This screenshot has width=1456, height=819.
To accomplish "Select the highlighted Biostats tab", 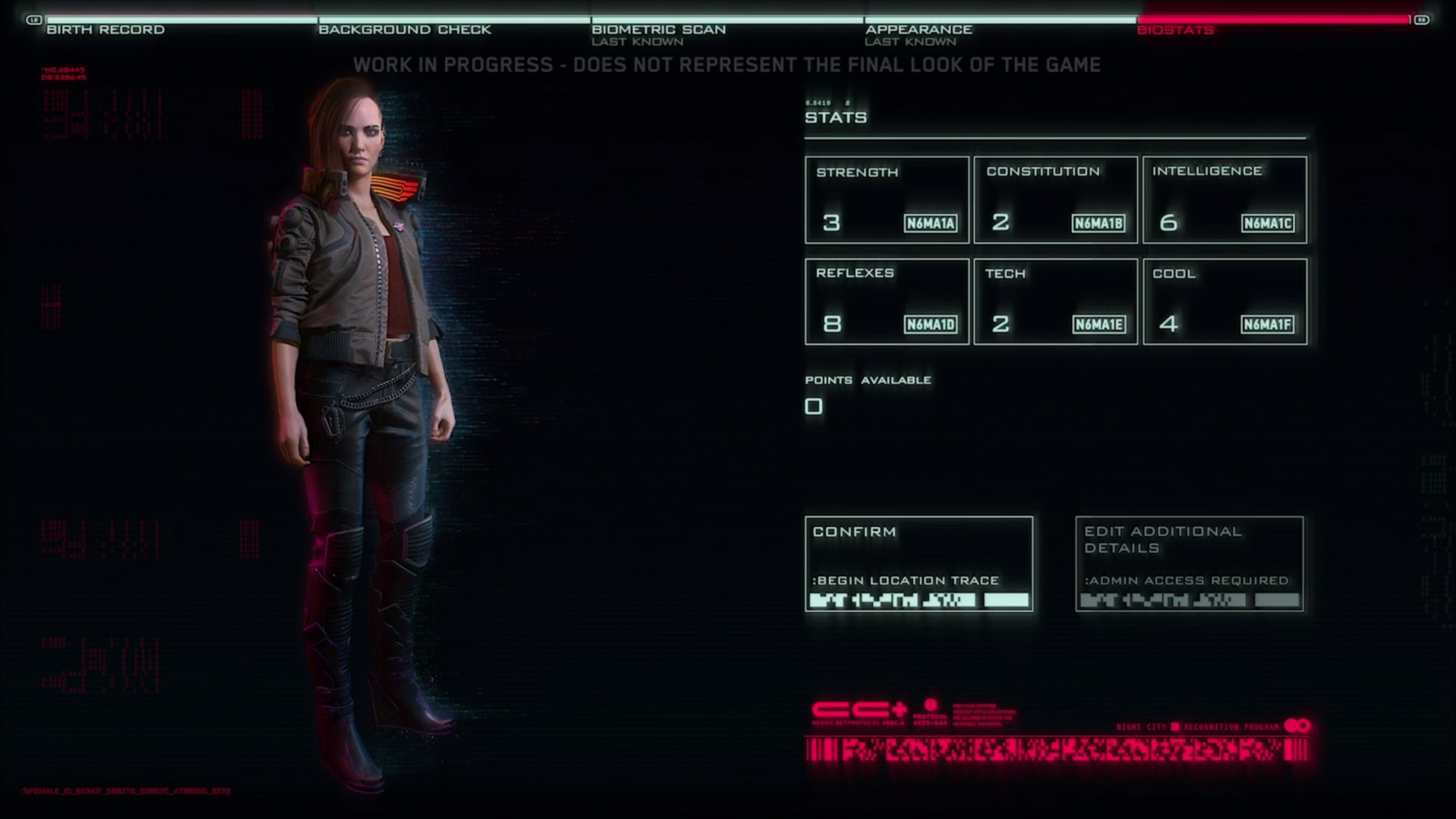I will pos(1176,30).
